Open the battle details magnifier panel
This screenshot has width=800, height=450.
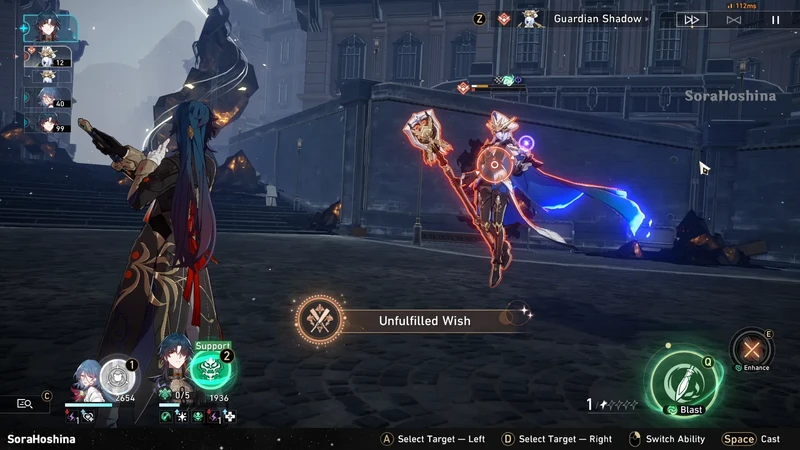coord(27,403)
